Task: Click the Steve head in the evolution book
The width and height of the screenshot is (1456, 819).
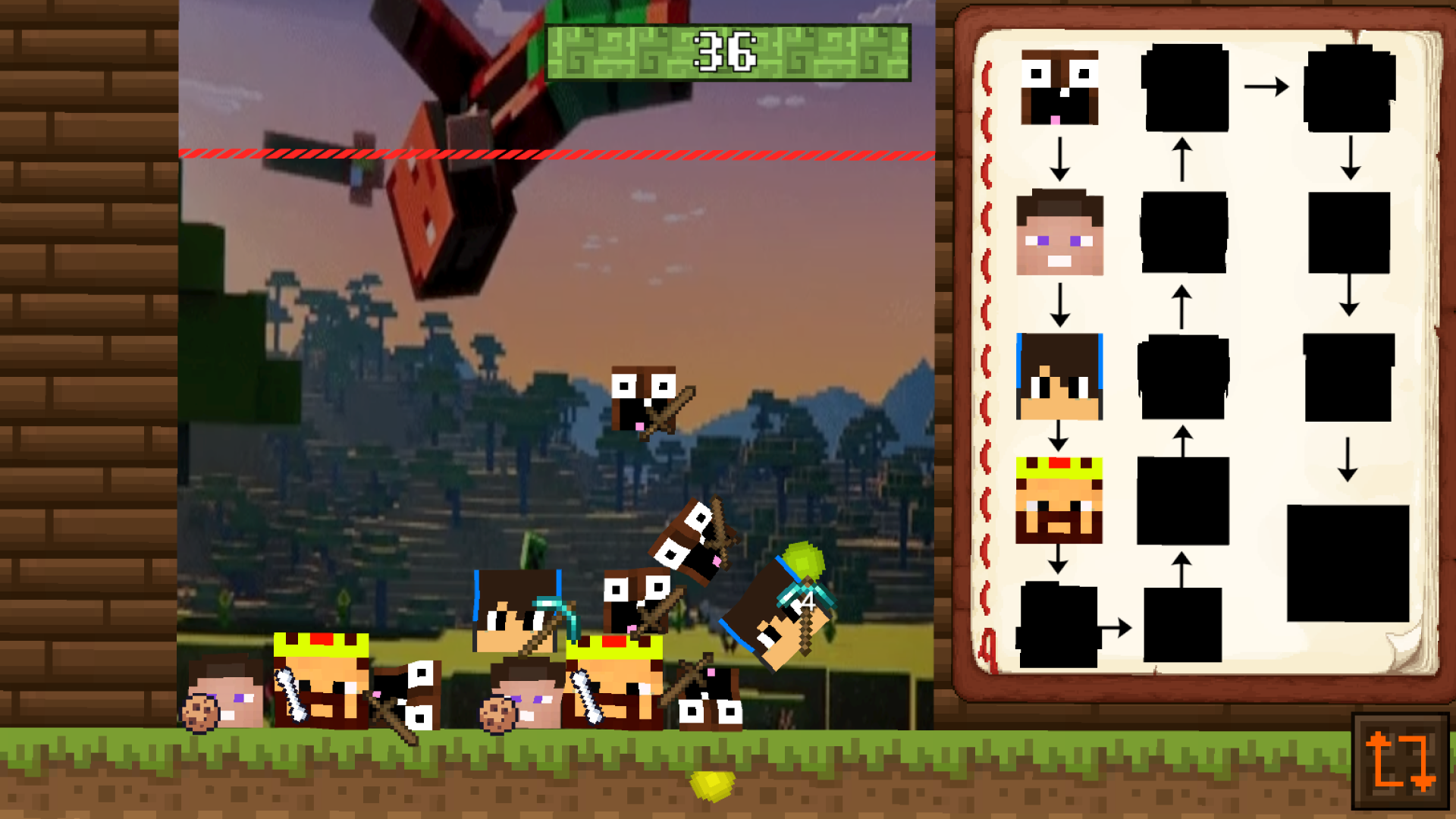Action: (x=1061, y=235)
